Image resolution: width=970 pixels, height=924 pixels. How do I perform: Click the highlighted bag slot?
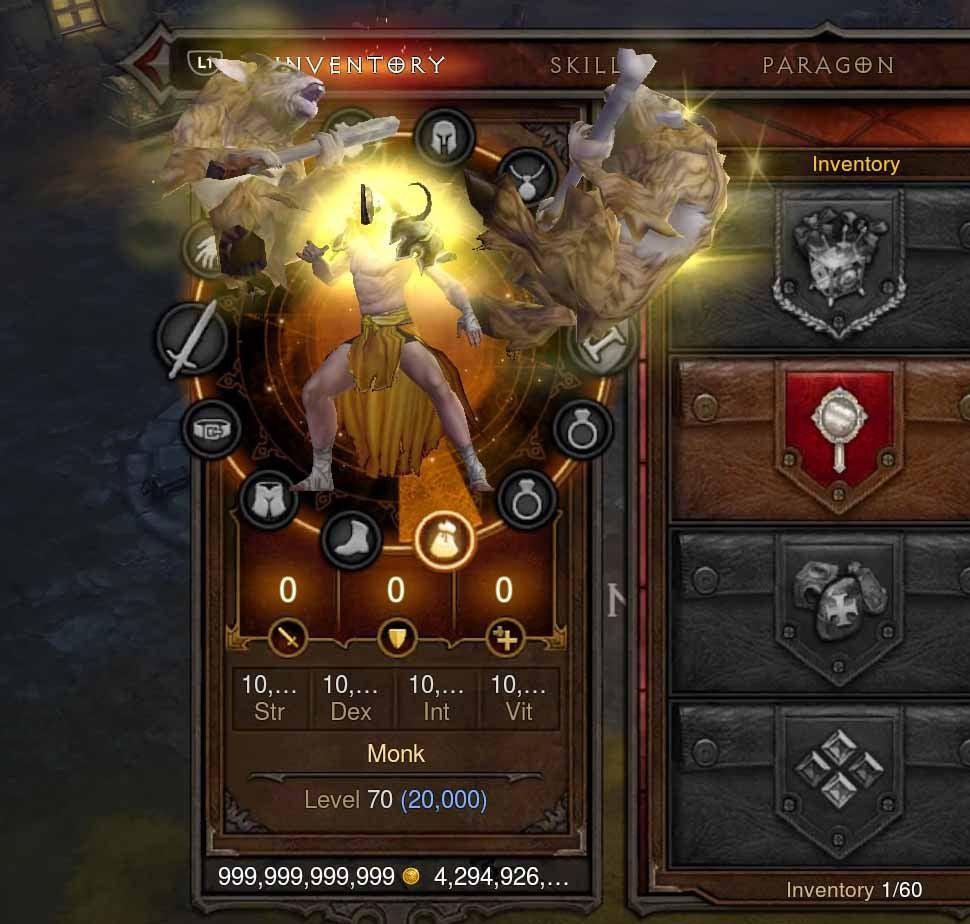coord(444,541)
